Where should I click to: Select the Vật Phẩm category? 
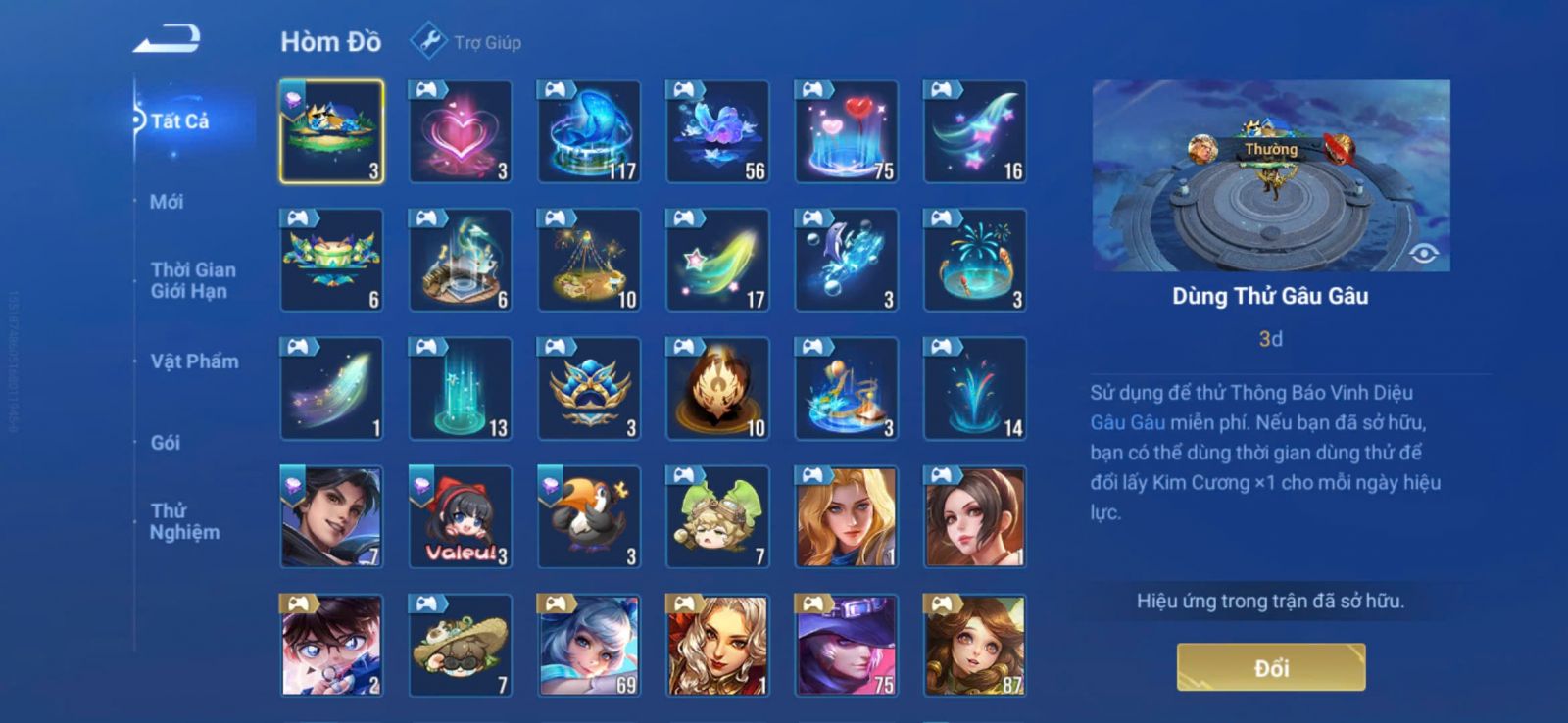tap(194, 361)
